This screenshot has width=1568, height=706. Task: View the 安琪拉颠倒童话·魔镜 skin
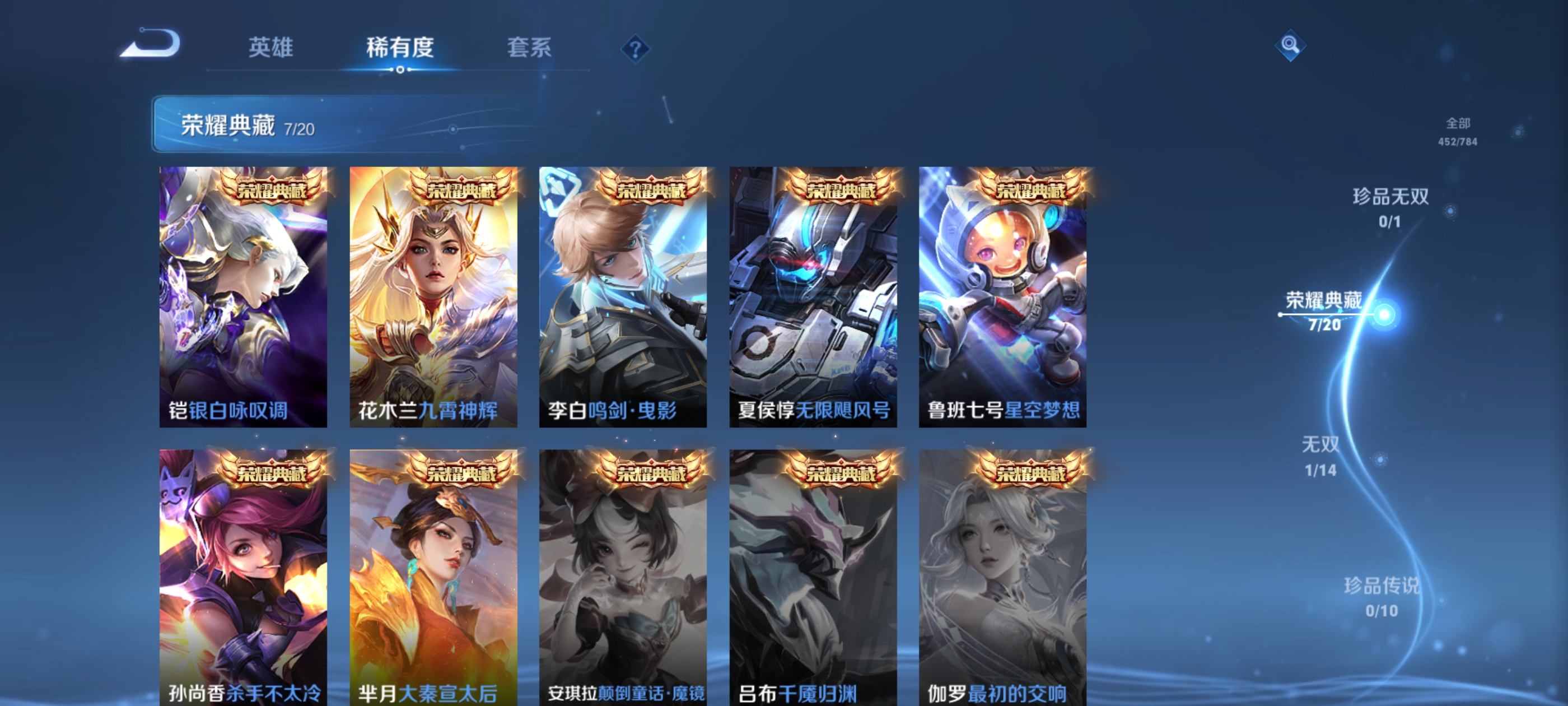coord(623,579)
